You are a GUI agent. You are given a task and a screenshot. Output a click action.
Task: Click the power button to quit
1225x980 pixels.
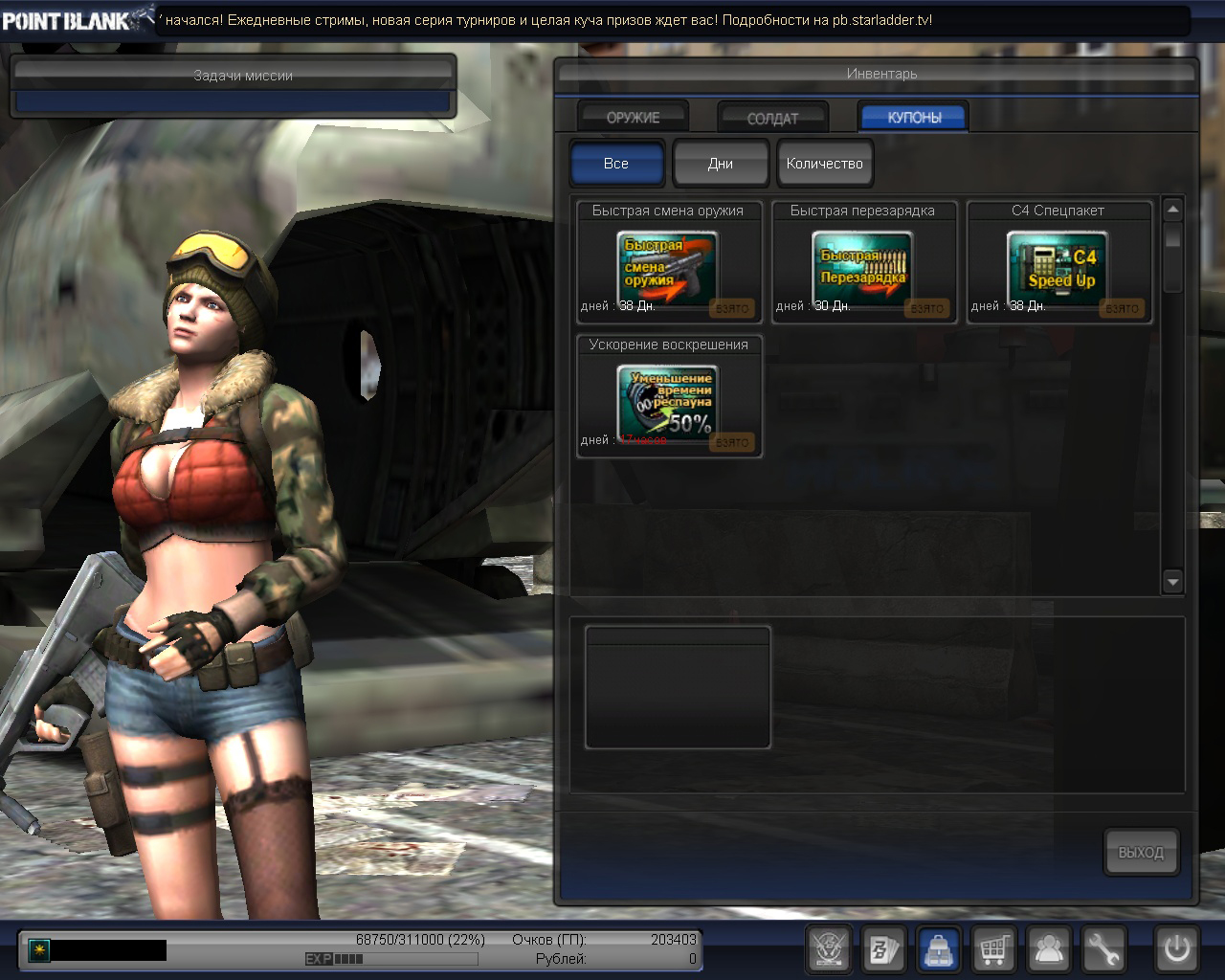(x=1176, y=949)
